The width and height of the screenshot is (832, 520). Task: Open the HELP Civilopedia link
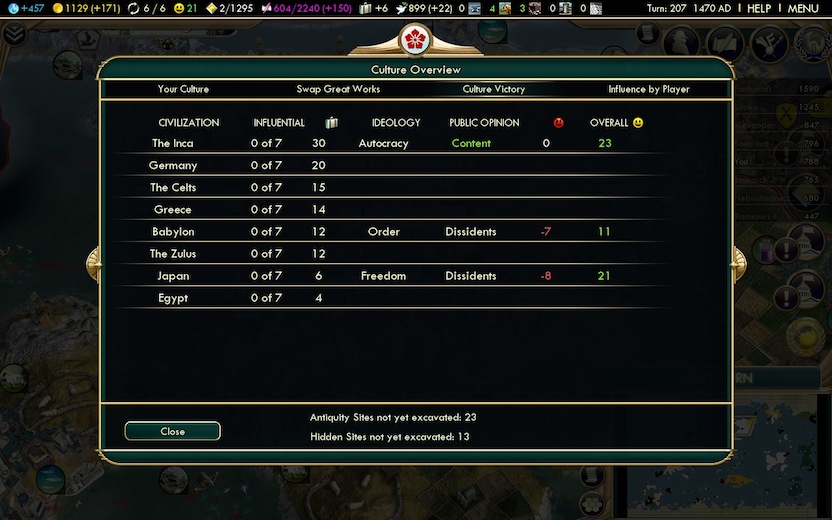pyautogui.click(x=759, y=9)
